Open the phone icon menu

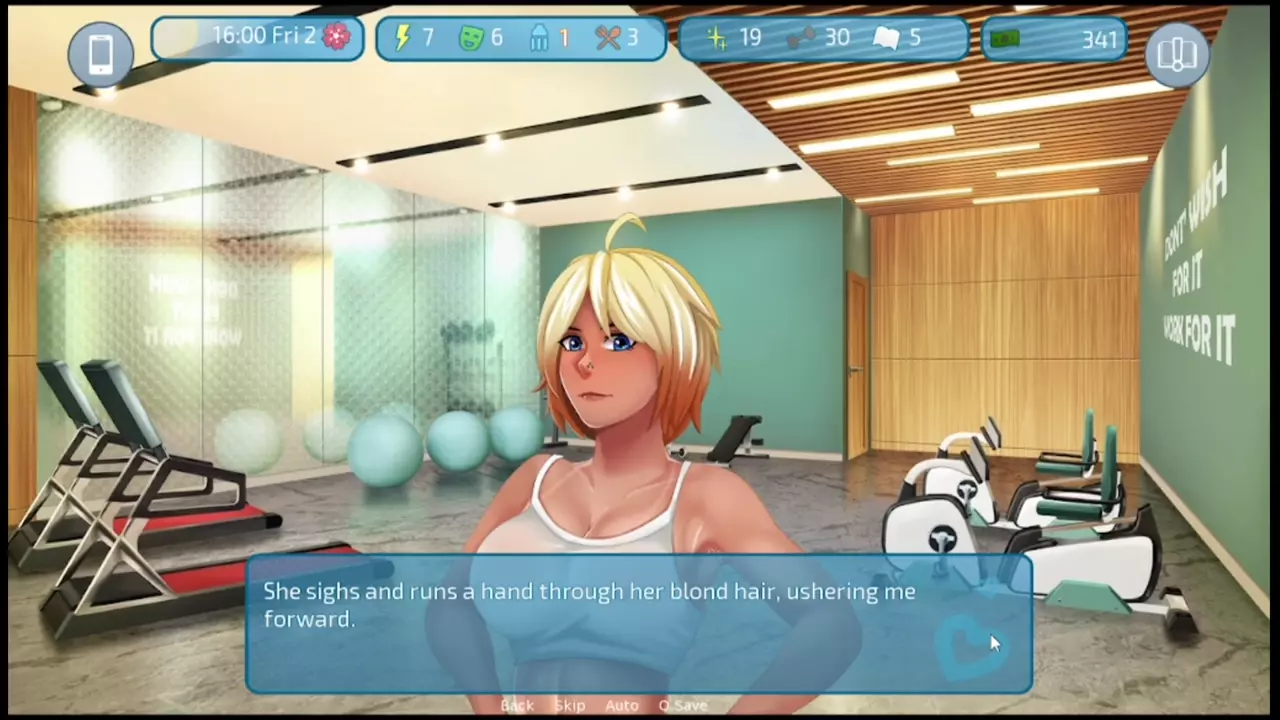point(100,53)
